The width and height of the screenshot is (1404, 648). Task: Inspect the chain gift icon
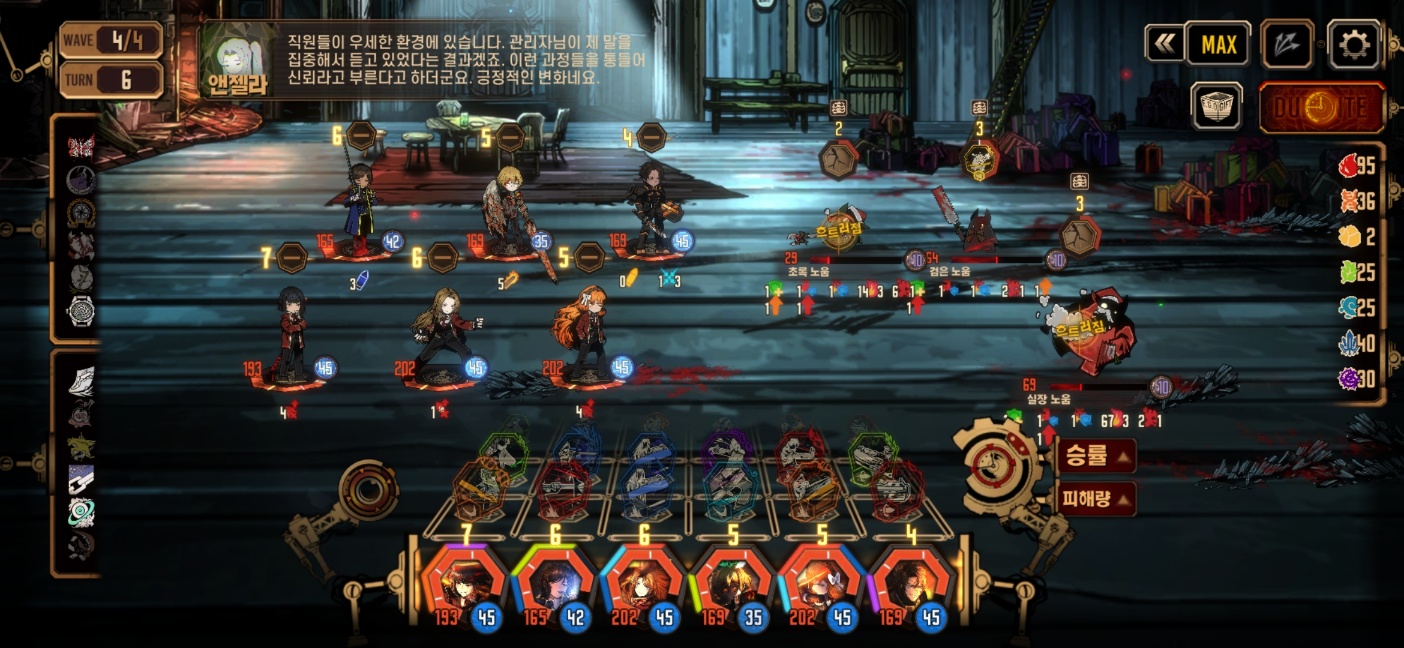click(x=81, y=480)
